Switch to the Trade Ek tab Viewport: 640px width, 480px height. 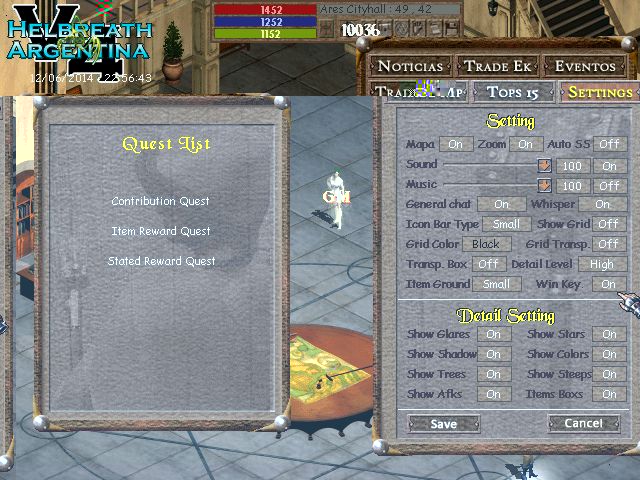(x=500, y=67)
